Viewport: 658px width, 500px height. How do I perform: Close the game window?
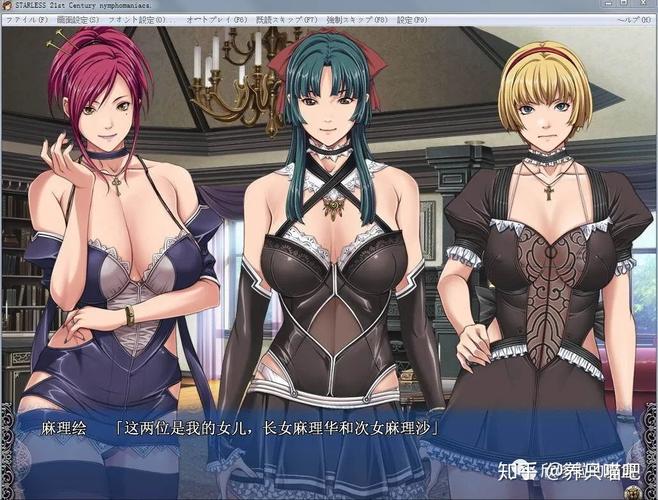(x=645, y=5)
